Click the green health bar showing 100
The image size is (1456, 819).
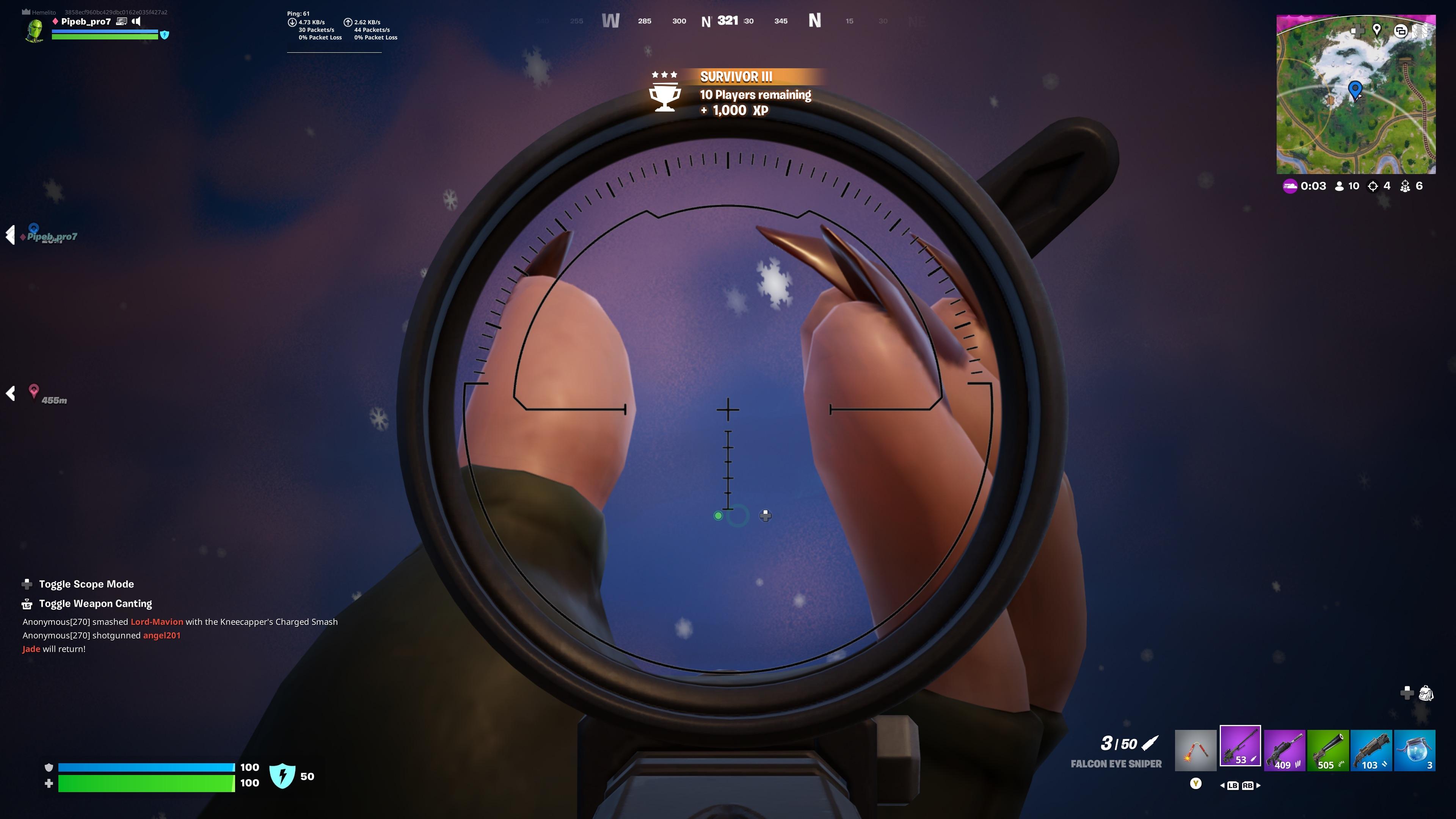[147, 785]
